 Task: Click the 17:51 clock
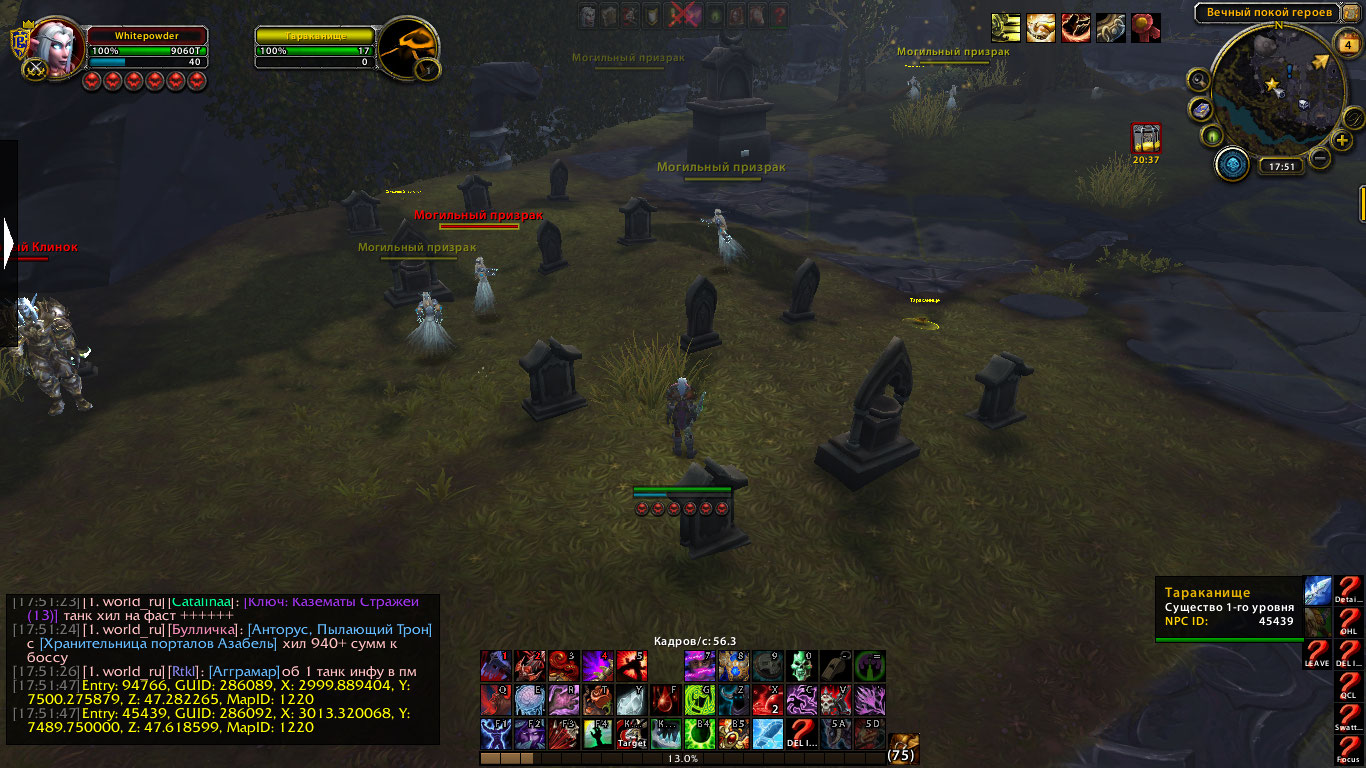(1279, 167)
